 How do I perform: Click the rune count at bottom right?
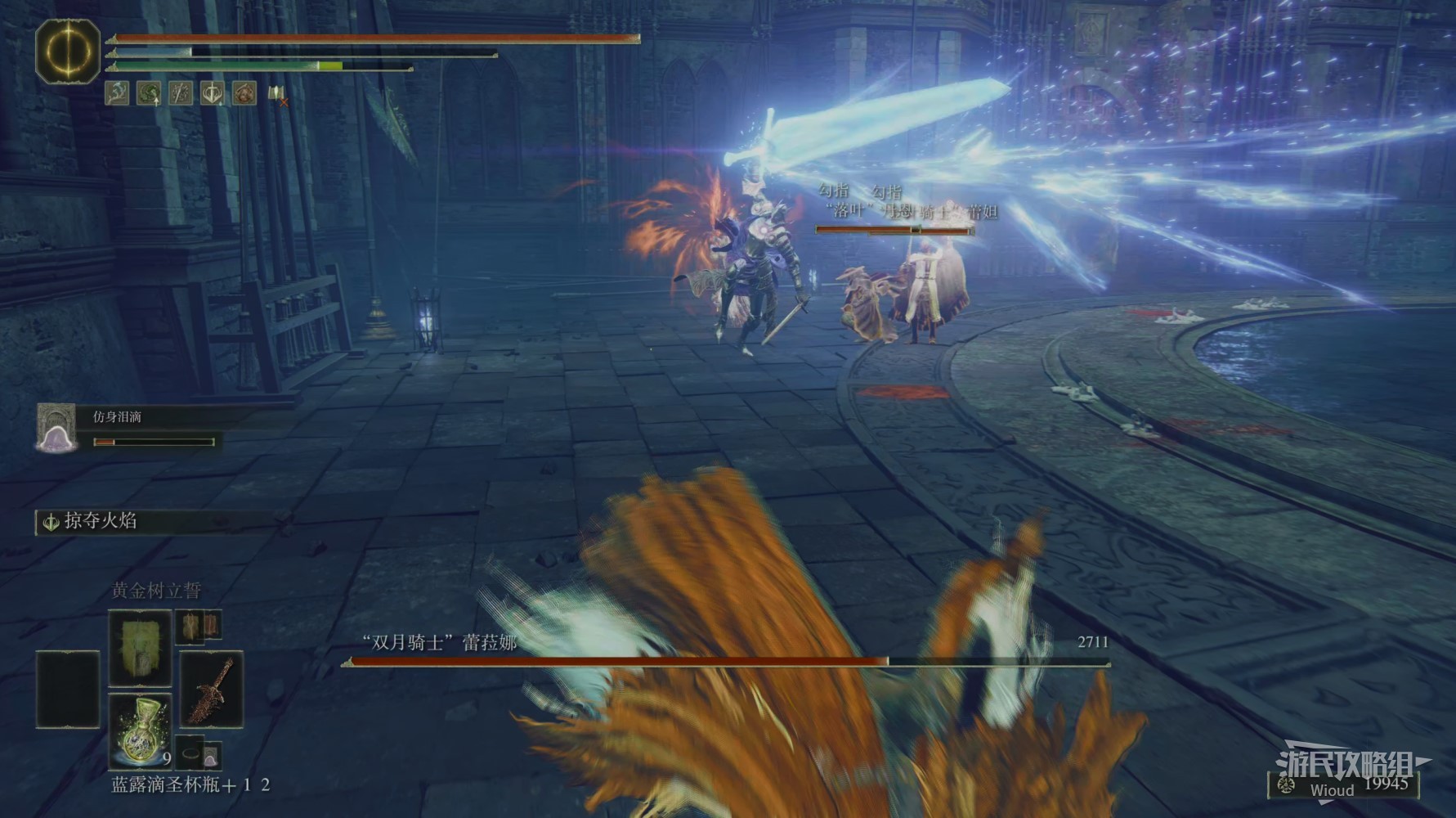1386,784
